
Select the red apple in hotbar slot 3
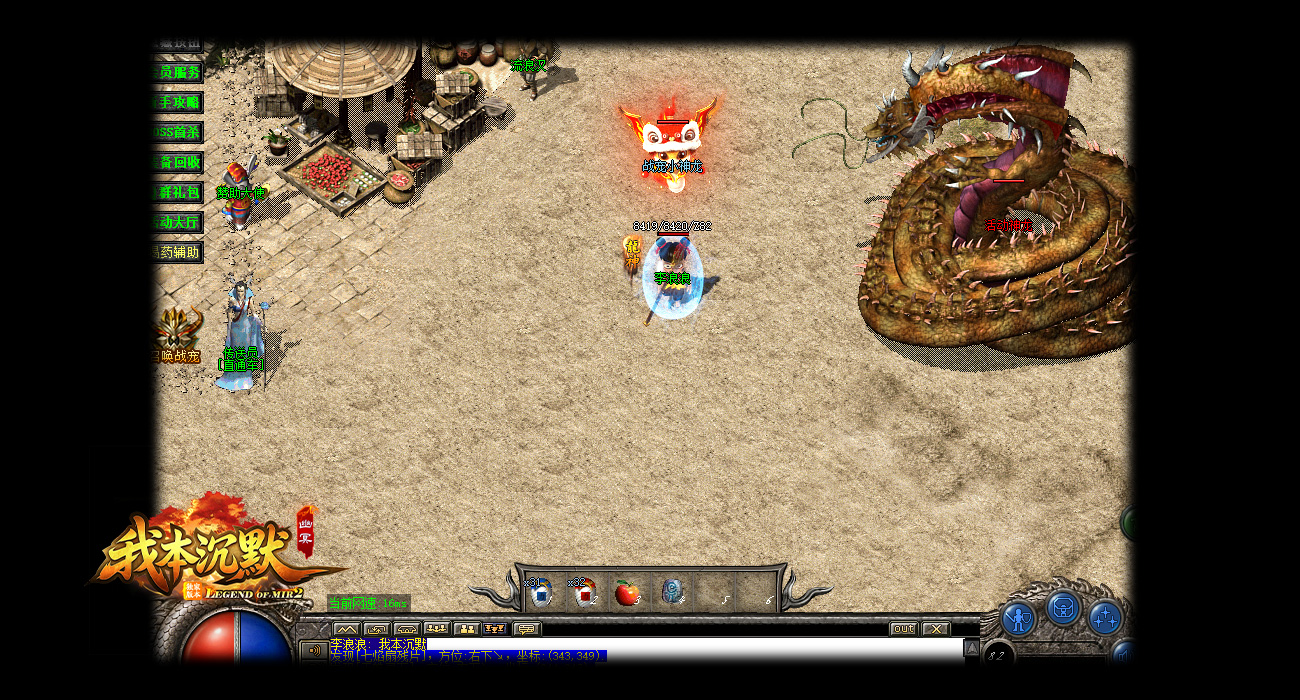pyautogui.click(x=627, y=593)
